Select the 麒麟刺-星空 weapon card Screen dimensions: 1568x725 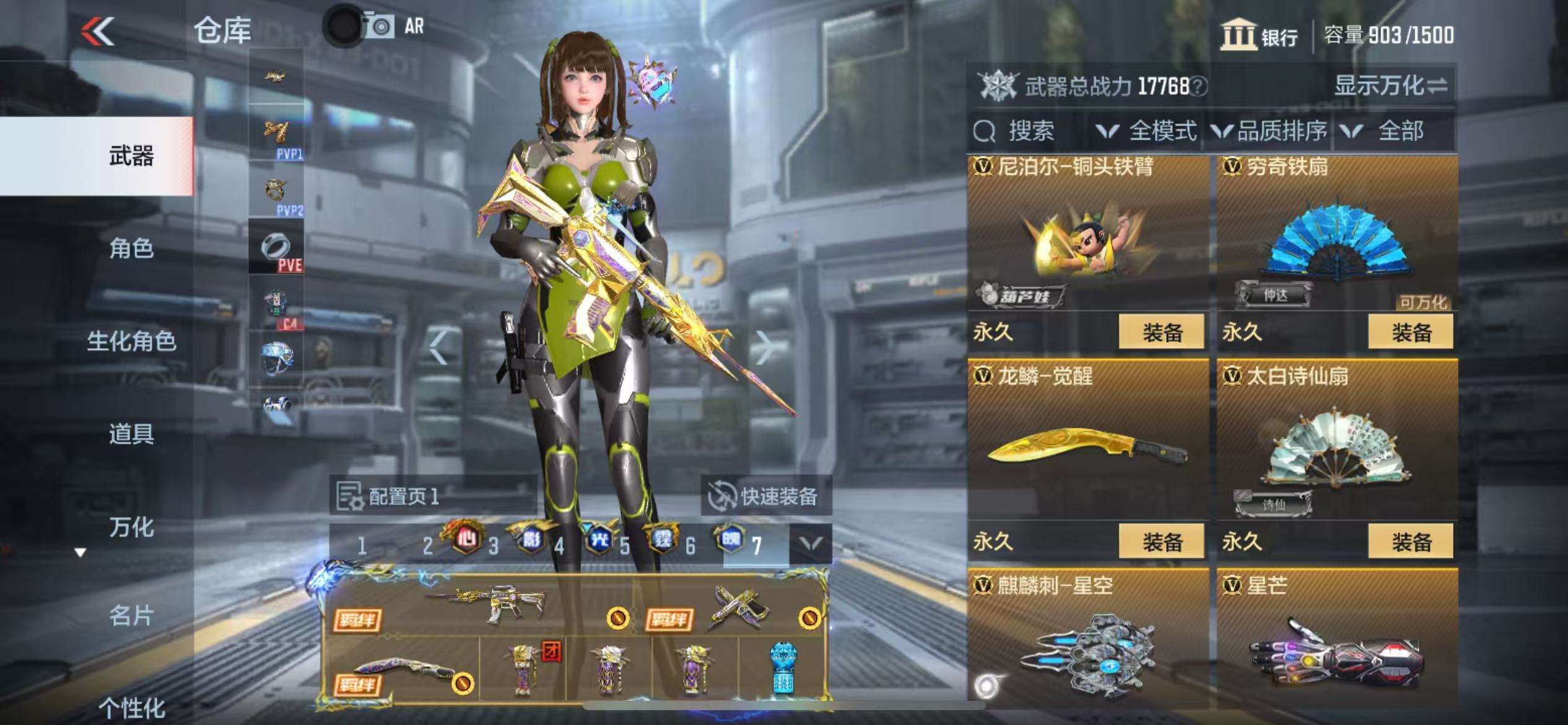[1087, 644]
